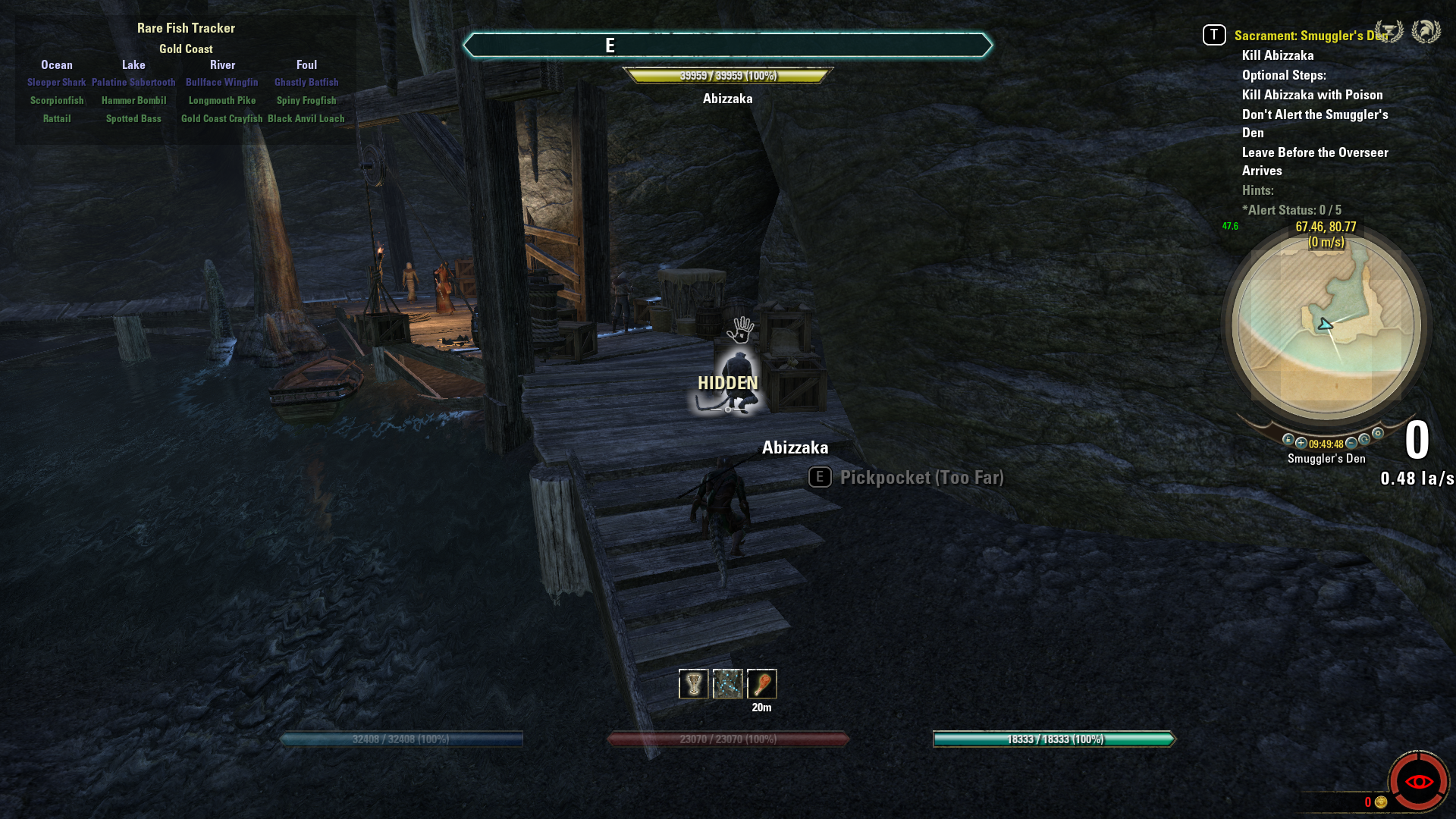
Task: Click the red eye stealth indicator
Action: point(1418,781)
